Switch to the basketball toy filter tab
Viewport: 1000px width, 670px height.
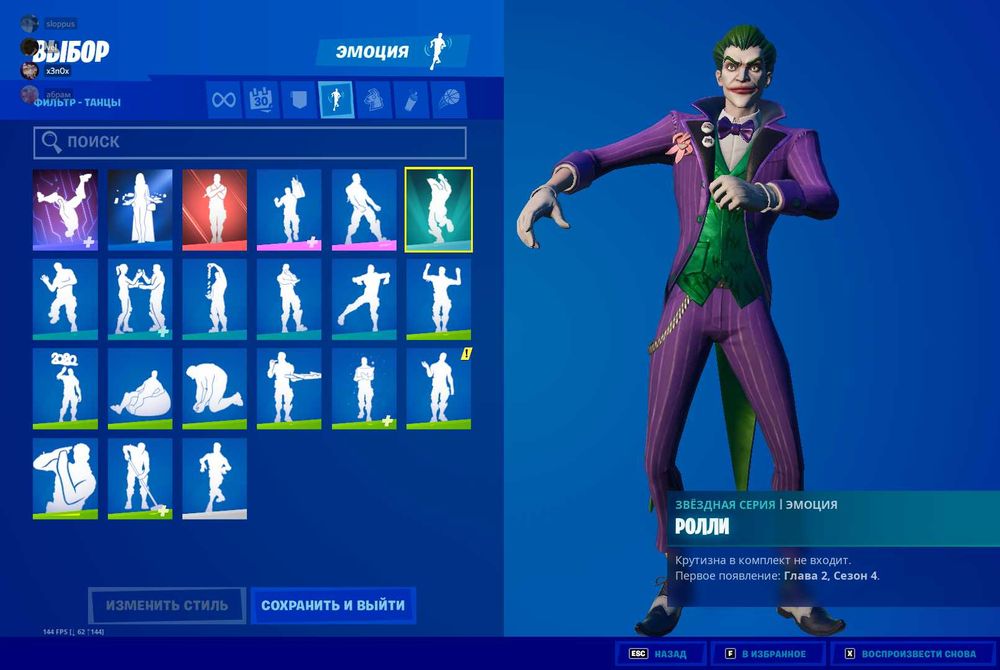point(446,100)
